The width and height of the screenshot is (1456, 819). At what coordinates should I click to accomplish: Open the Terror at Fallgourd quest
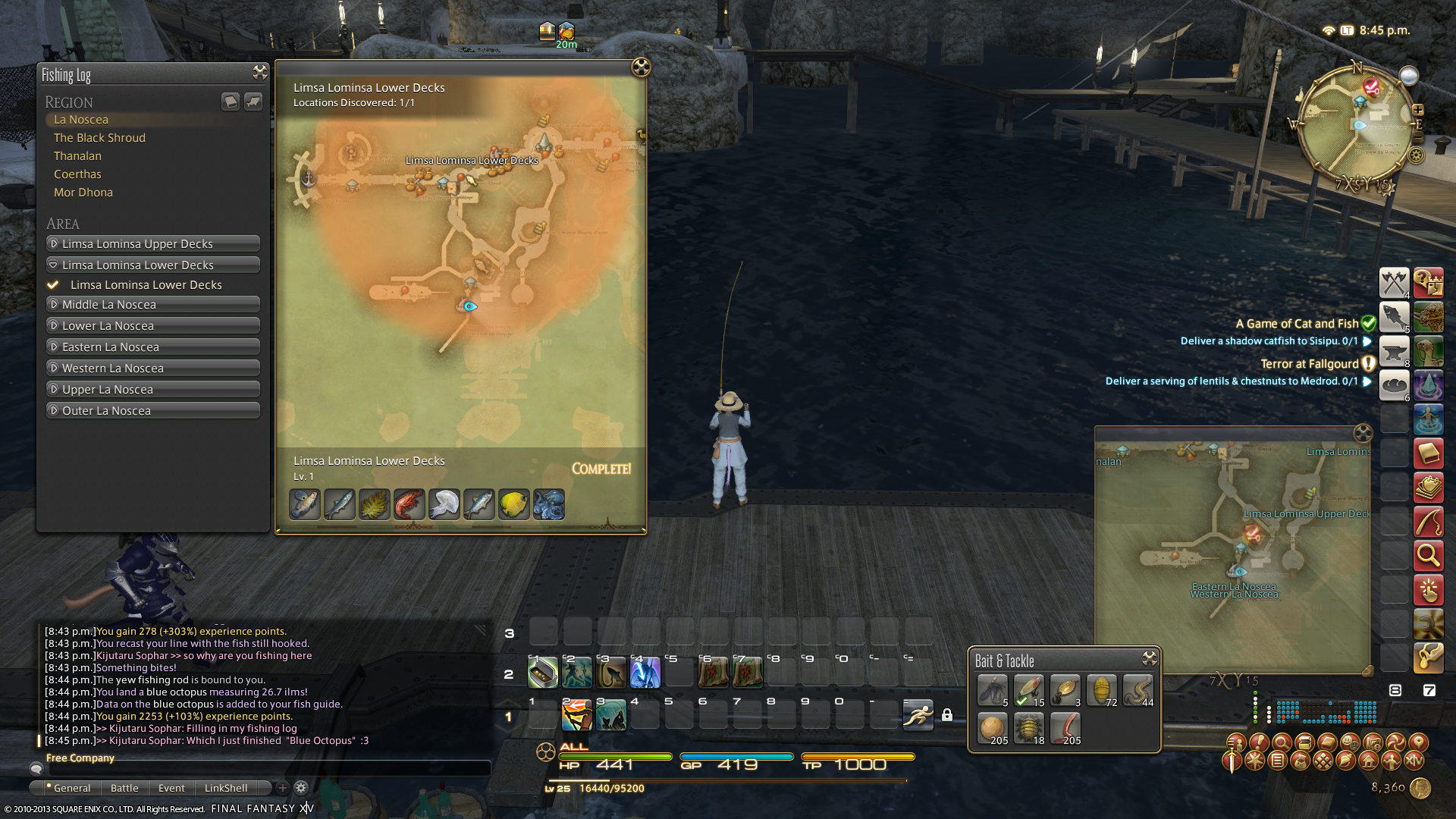click(1309, 364)
